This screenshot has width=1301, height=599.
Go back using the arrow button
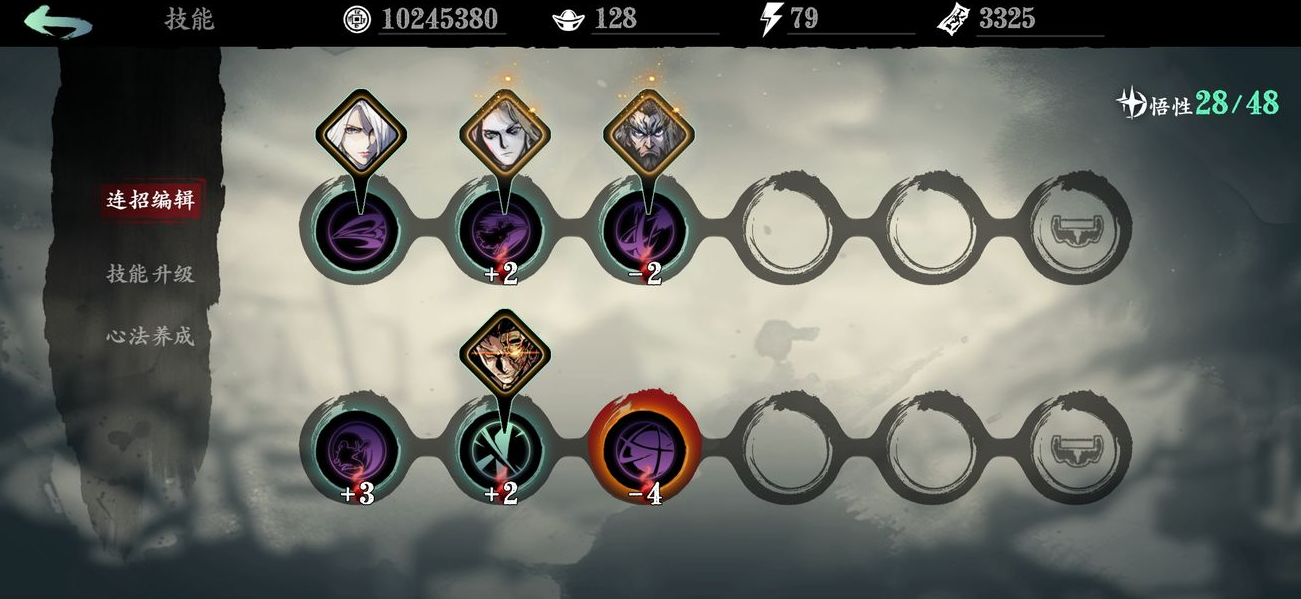[x=58, y=21]
